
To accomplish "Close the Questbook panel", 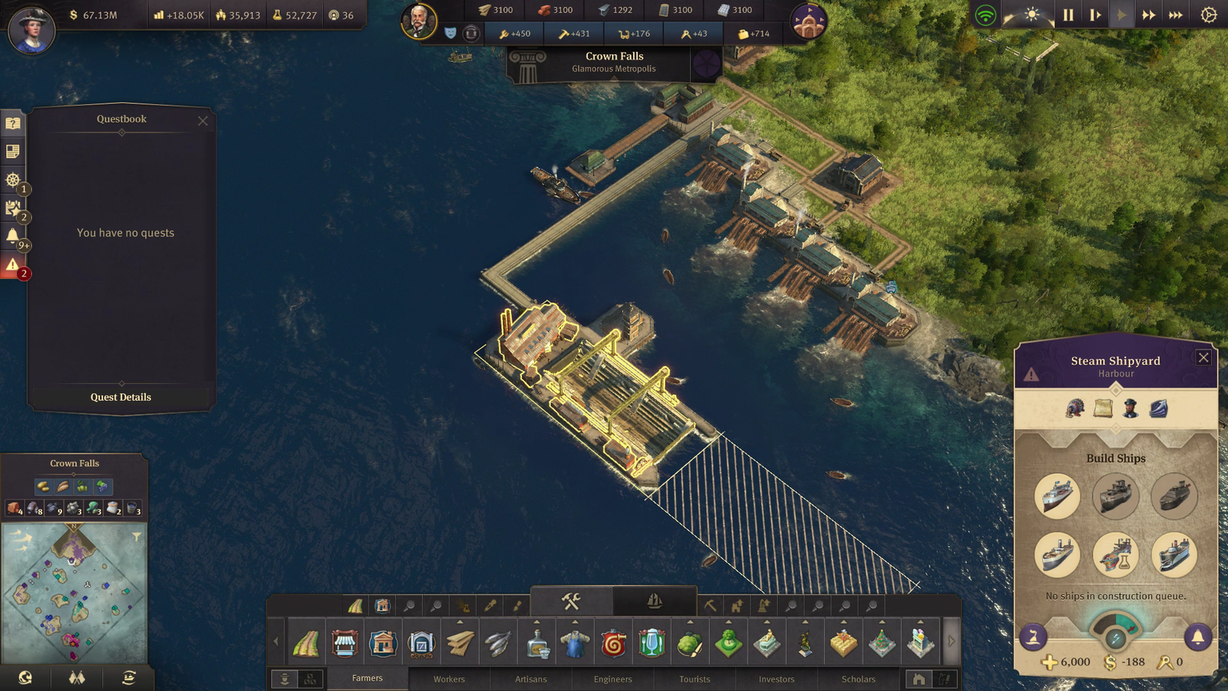I will coord(203,121).
